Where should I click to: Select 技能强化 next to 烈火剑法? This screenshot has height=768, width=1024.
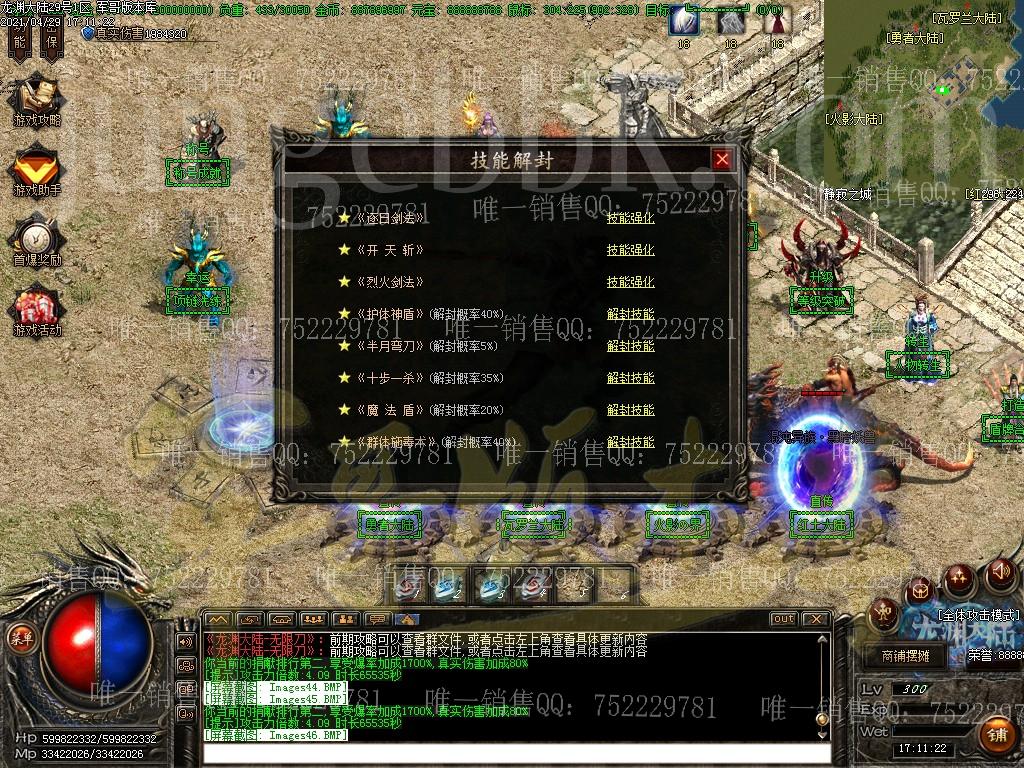click(x=630, y=282)
